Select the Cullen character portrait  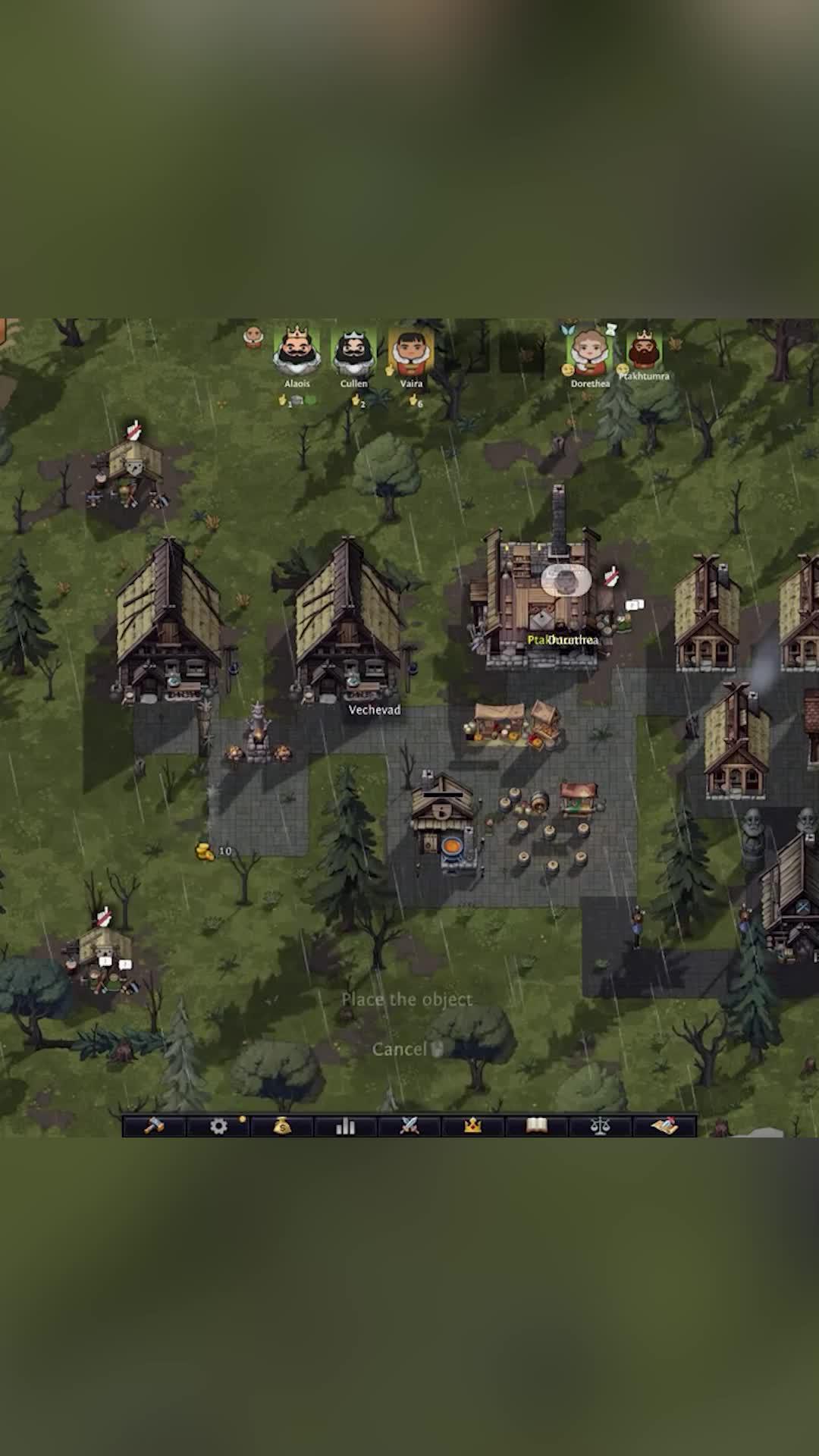click(353, 353)
